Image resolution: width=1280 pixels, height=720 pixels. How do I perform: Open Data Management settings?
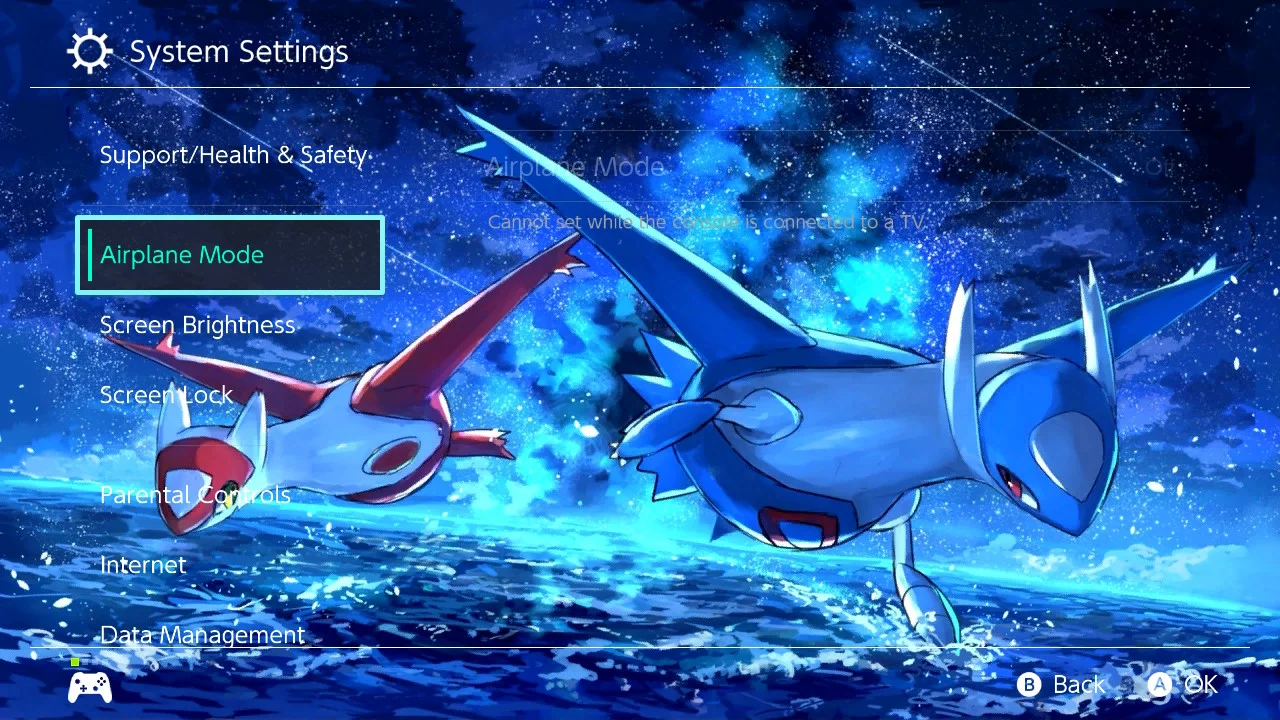click(x=202, y=635)
